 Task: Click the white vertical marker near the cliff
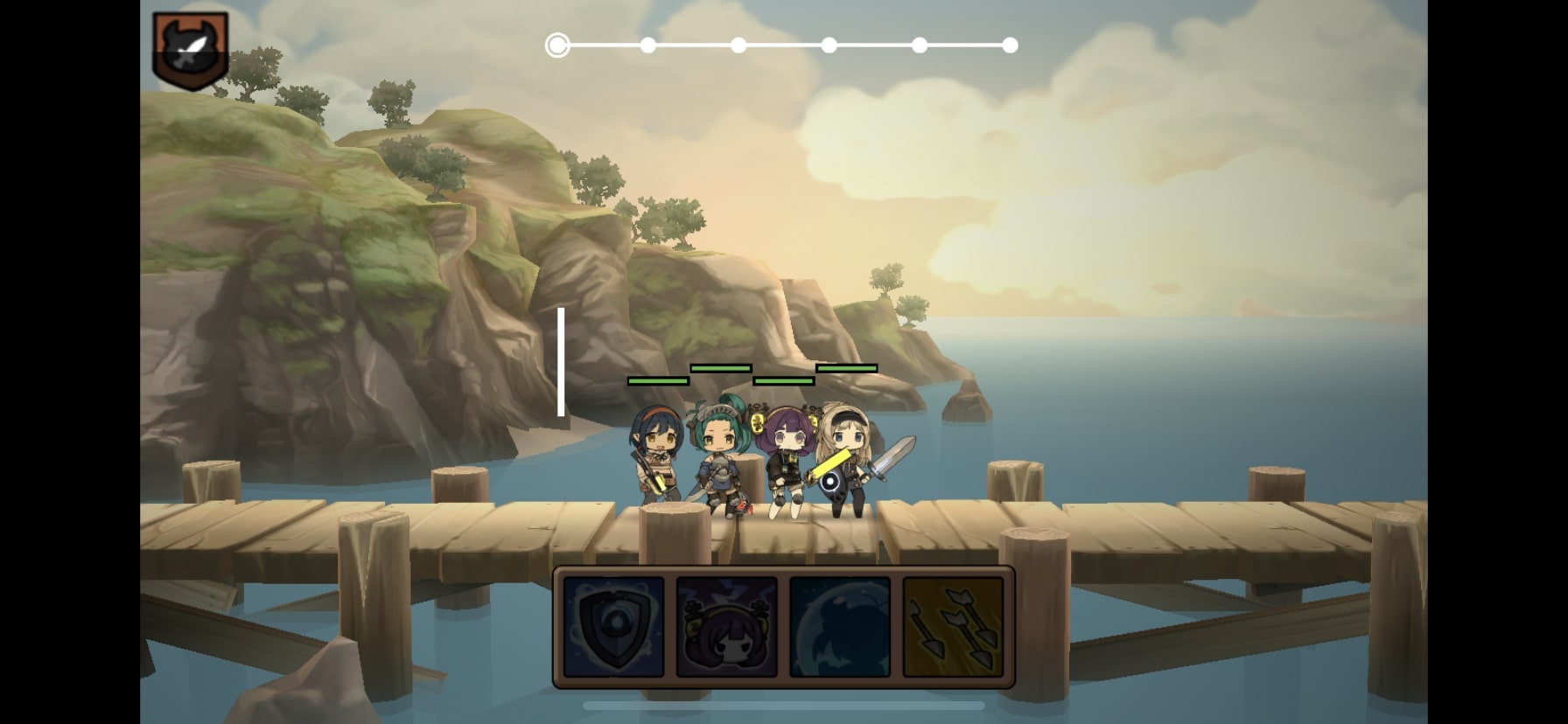tap(561, 363)
